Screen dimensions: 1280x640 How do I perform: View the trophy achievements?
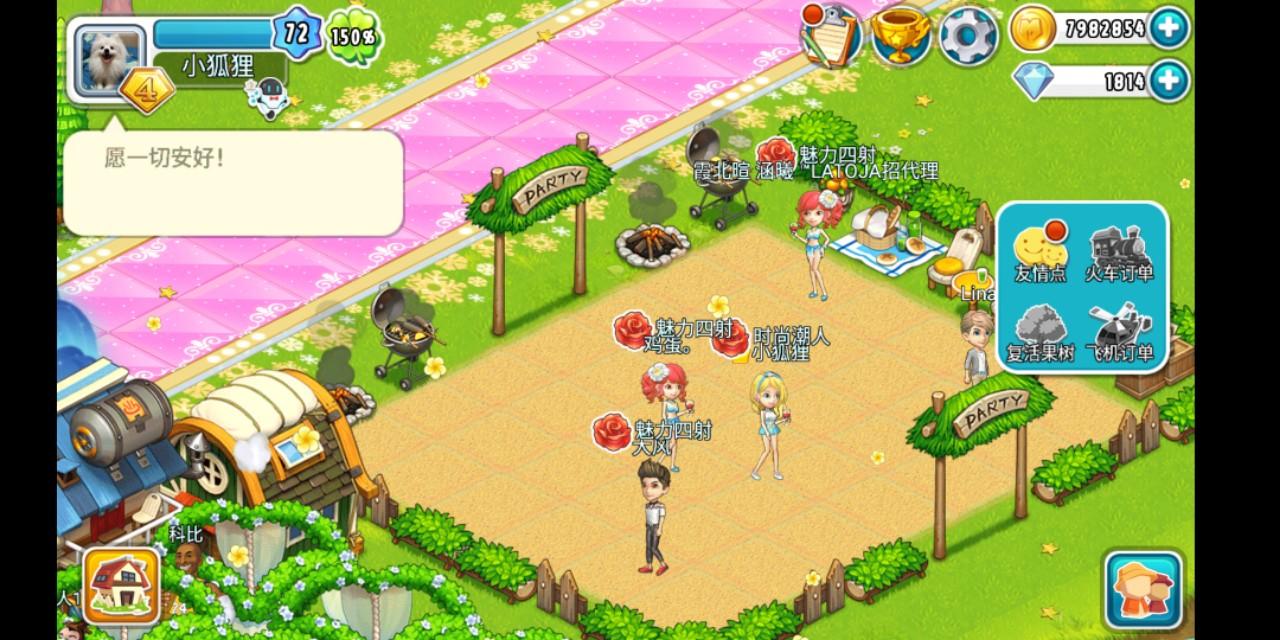point(900,35)
